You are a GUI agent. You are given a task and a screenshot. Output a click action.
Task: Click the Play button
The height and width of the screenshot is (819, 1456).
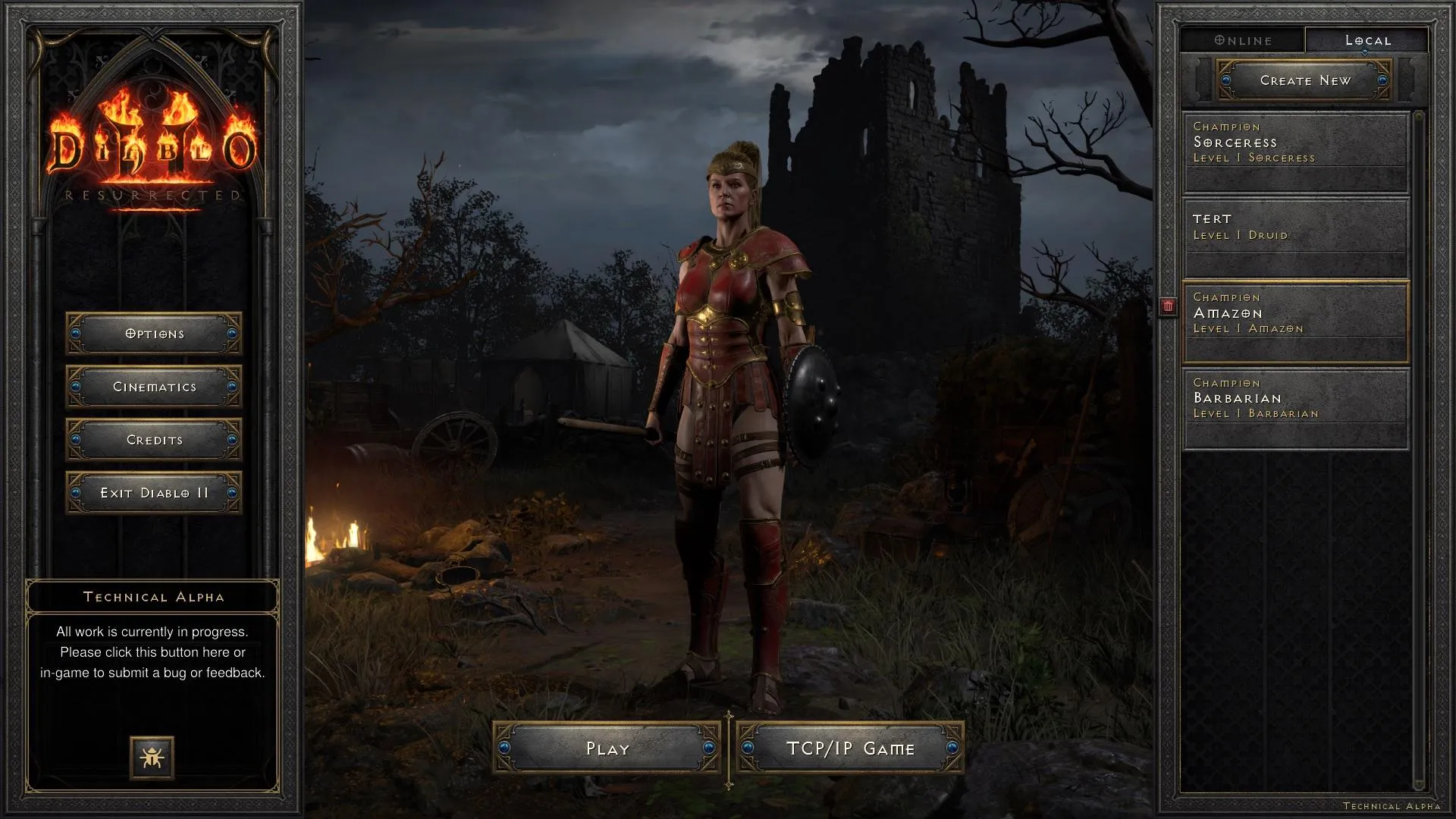coord(607,748)
